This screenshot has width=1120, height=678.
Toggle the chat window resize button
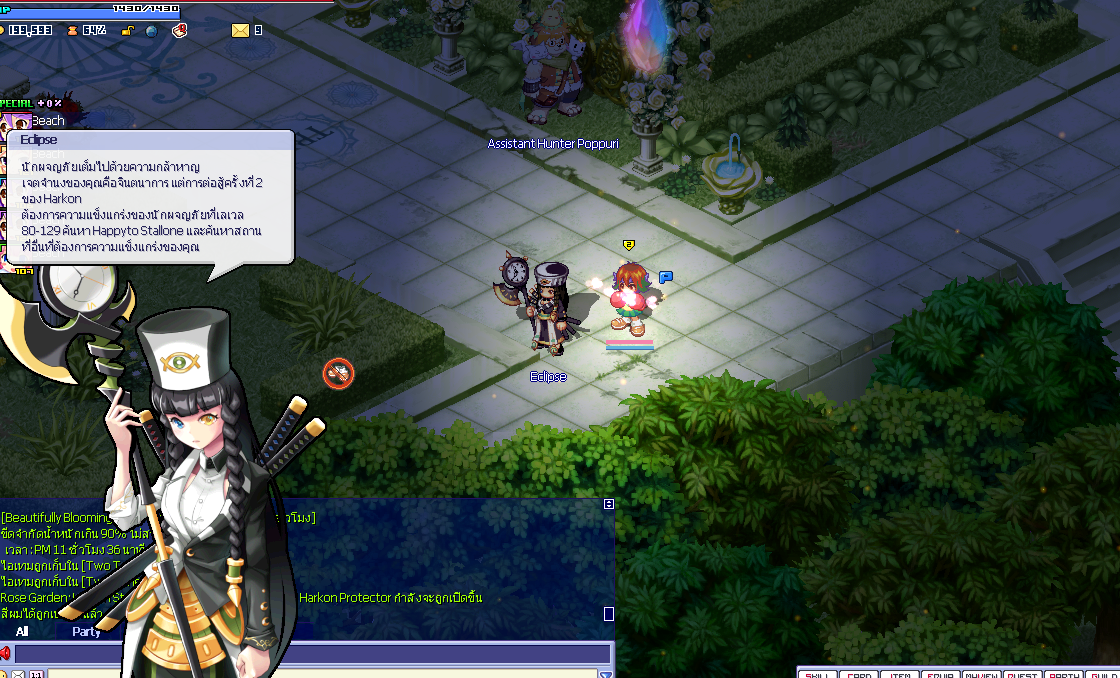[x=609, y=504]
